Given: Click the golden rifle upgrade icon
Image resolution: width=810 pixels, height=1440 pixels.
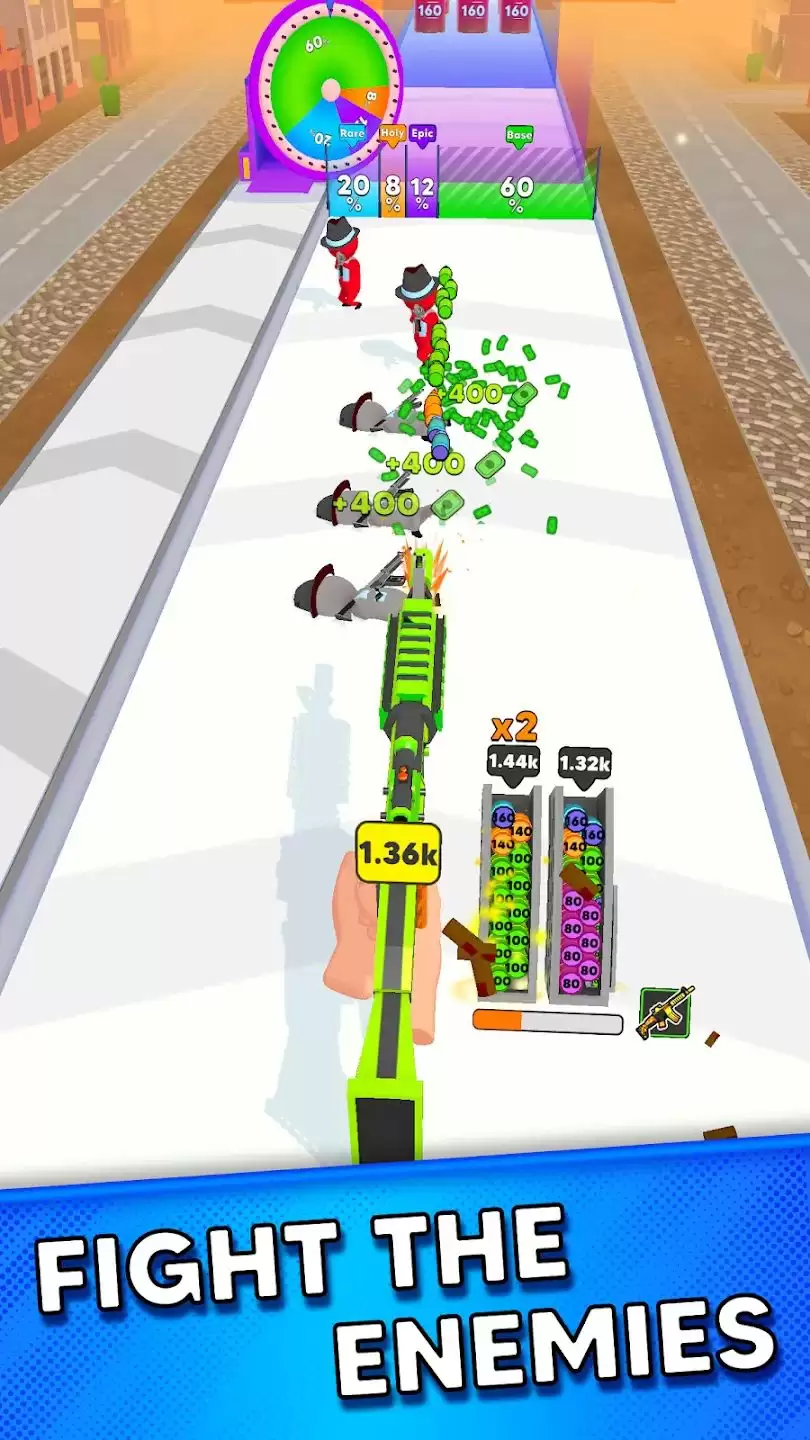Looking at the screenshot, I should (666, 1012).
